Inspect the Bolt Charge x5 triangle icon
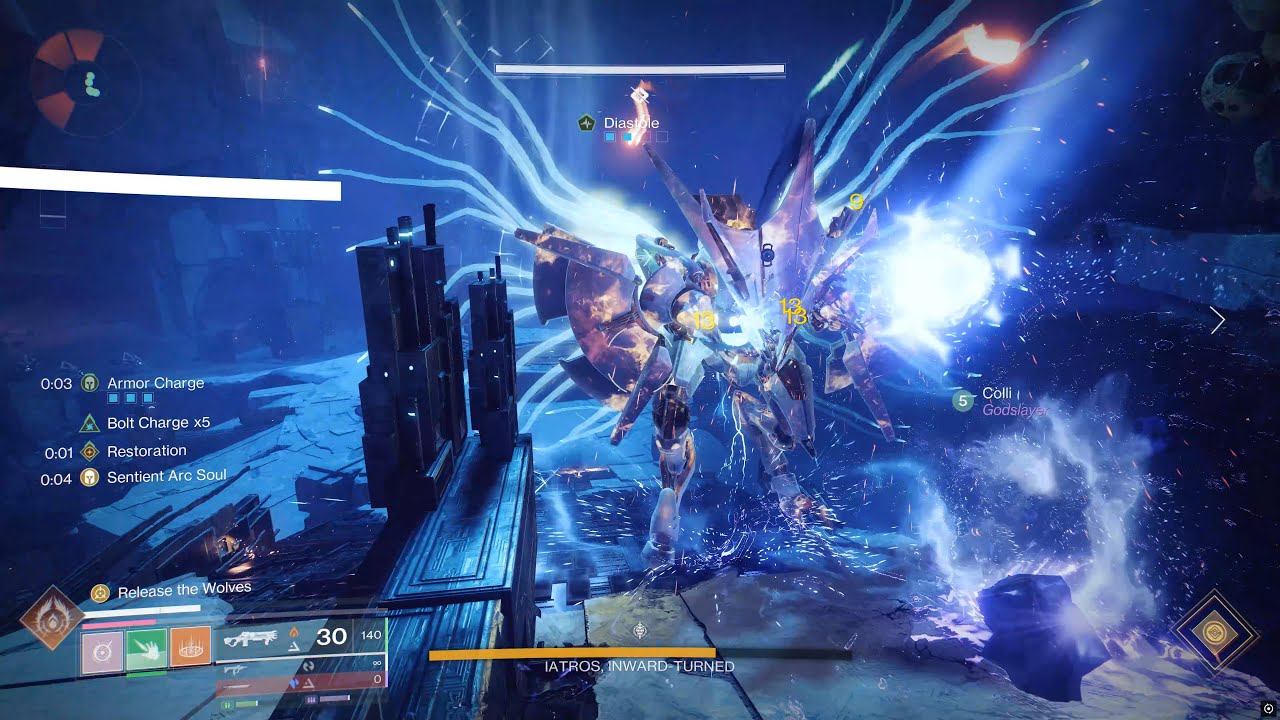 point(90,423)
